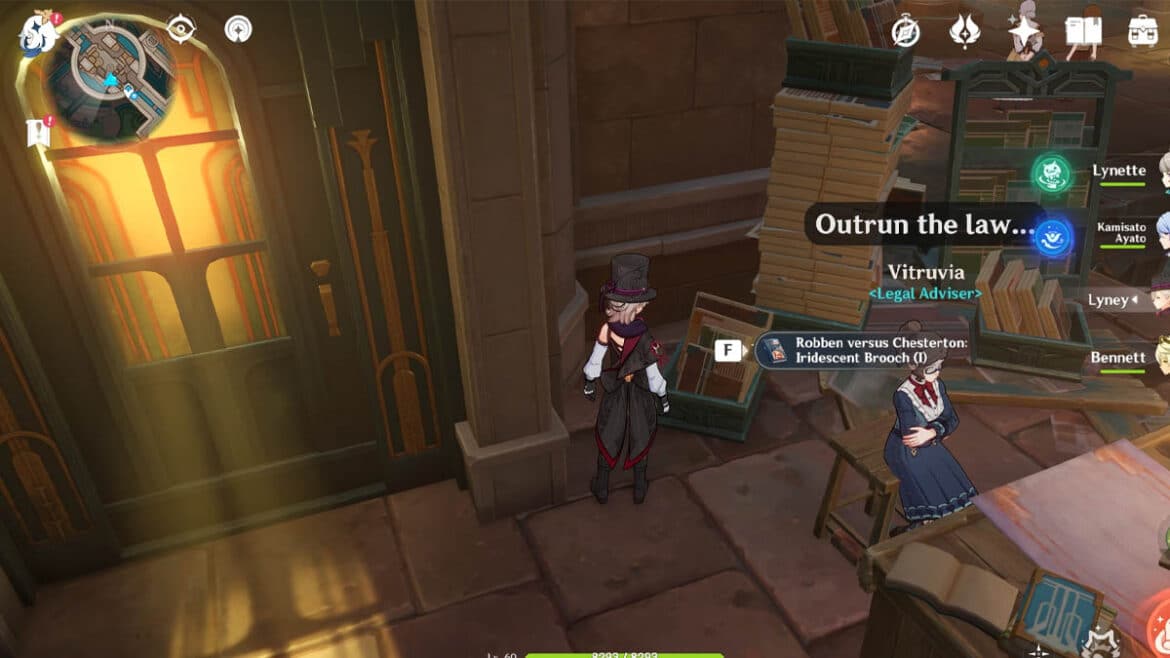Open the Adventurer Handbook book icon

1083,32
